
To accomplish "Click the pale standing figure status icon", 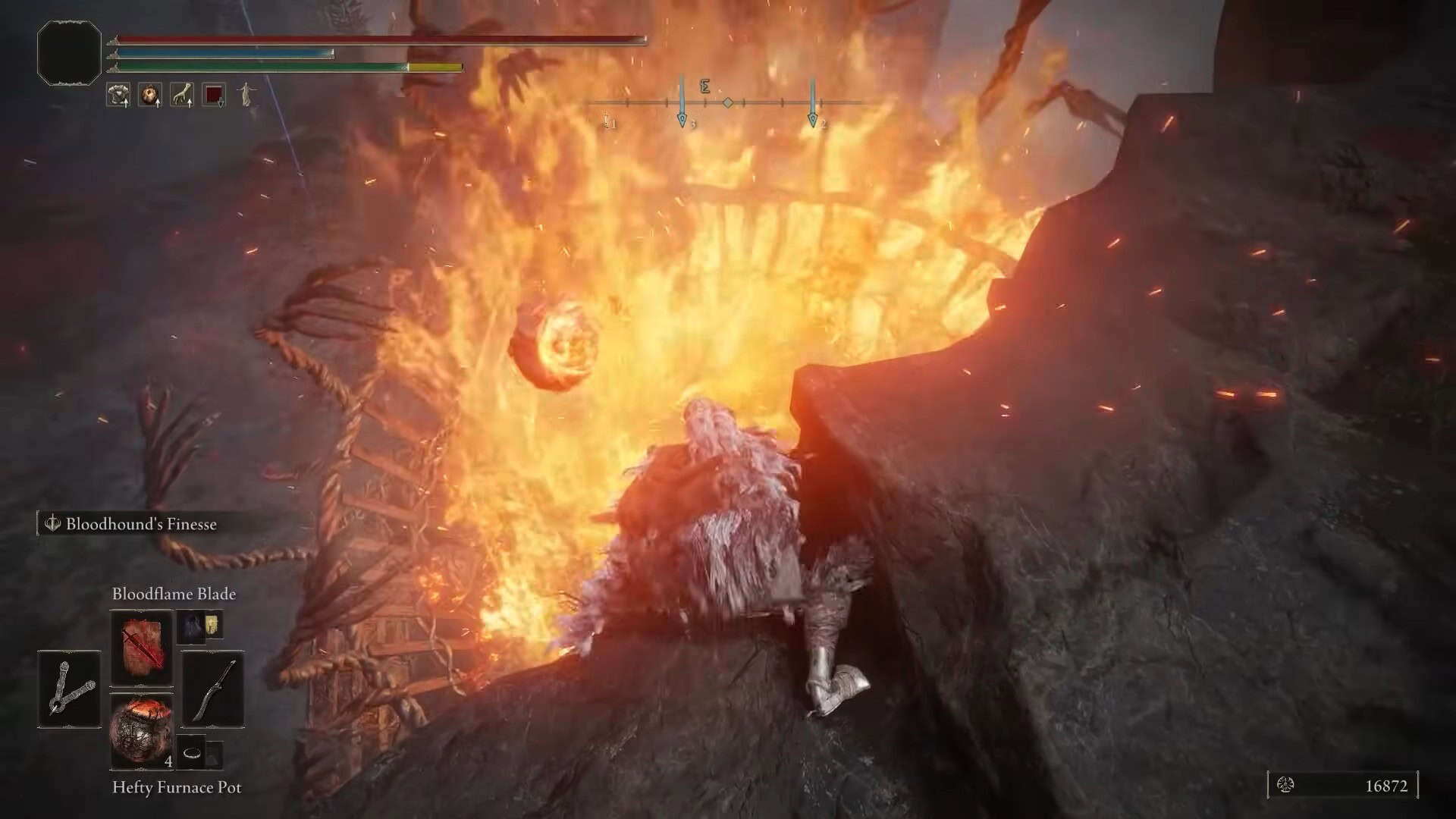I will (x=246, y=95).
